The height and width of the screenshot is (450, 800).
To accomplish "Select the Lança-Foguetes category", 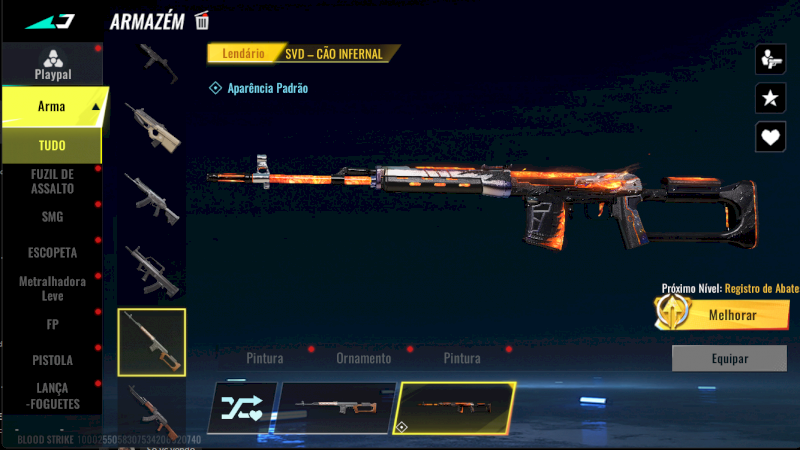I will click(x=52, y=394).
